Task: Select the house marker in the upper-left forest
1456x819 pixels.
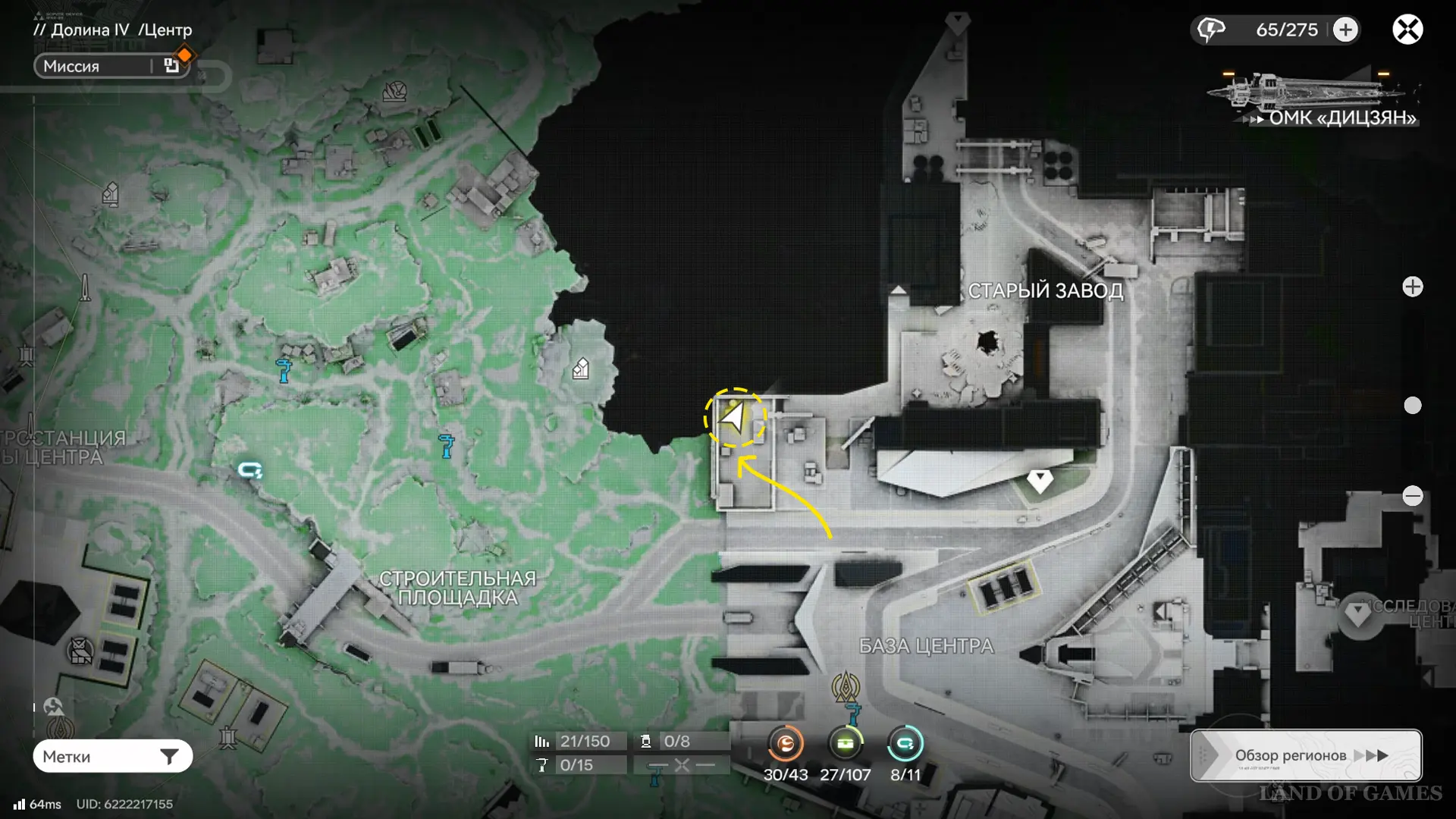Action: click(x=111, y=194)
